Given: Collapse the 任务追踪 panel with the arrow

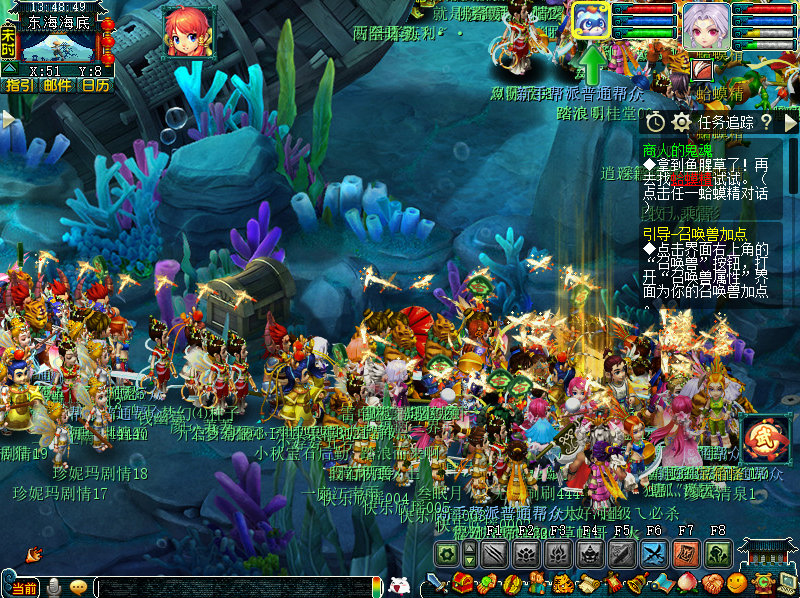Looking at the screenshot, I should coord(790,122).
